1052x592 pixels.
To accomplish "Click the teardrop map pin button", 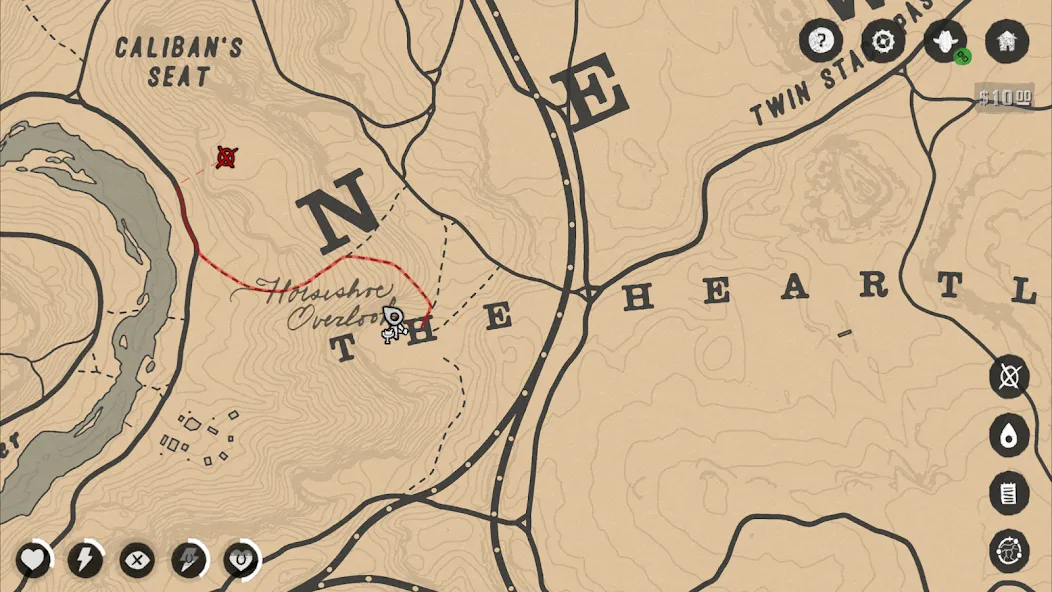I will click(1009, 435).
